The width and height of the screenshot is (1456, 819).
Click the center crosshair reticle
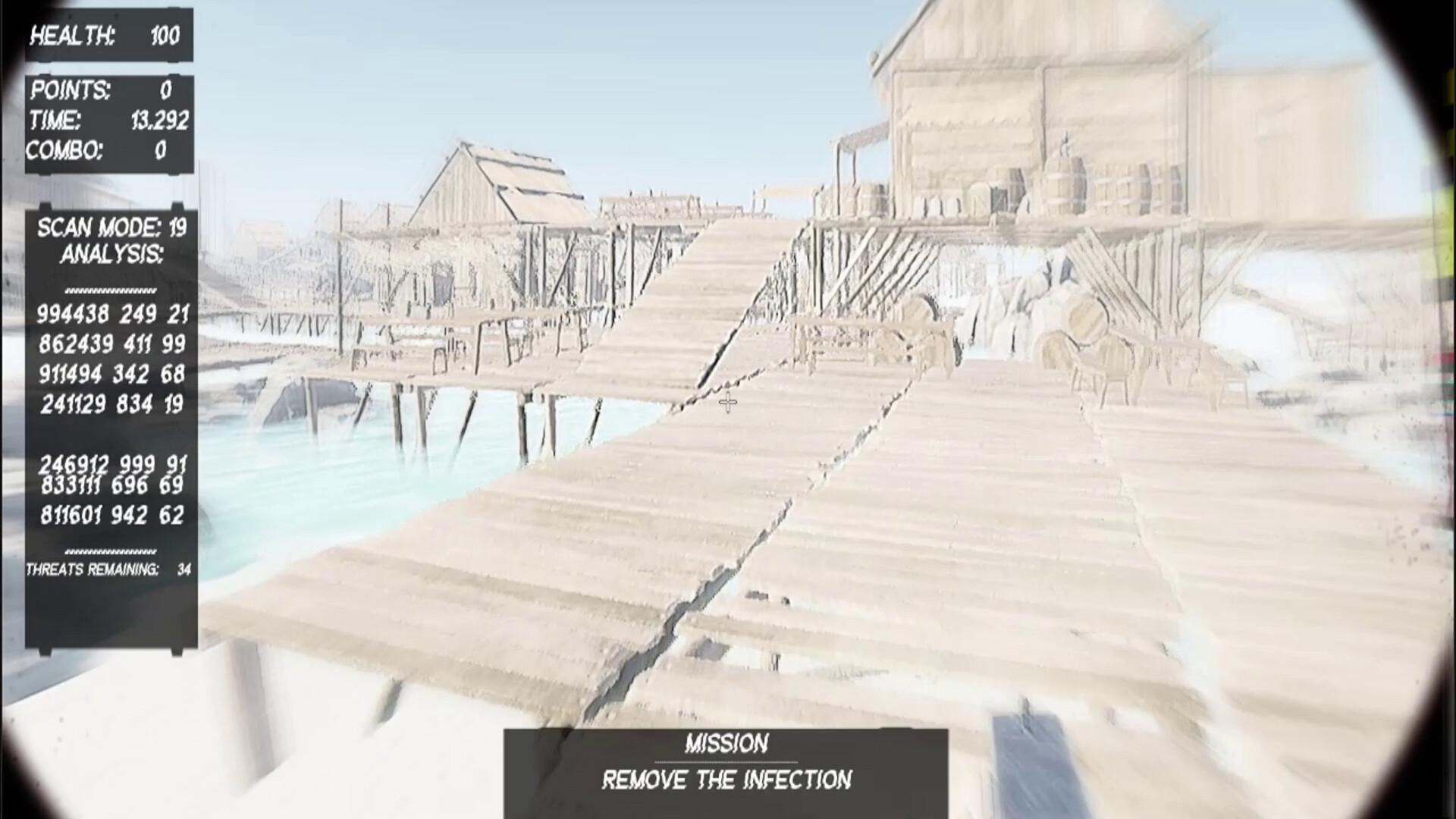(x=727, y=402)
